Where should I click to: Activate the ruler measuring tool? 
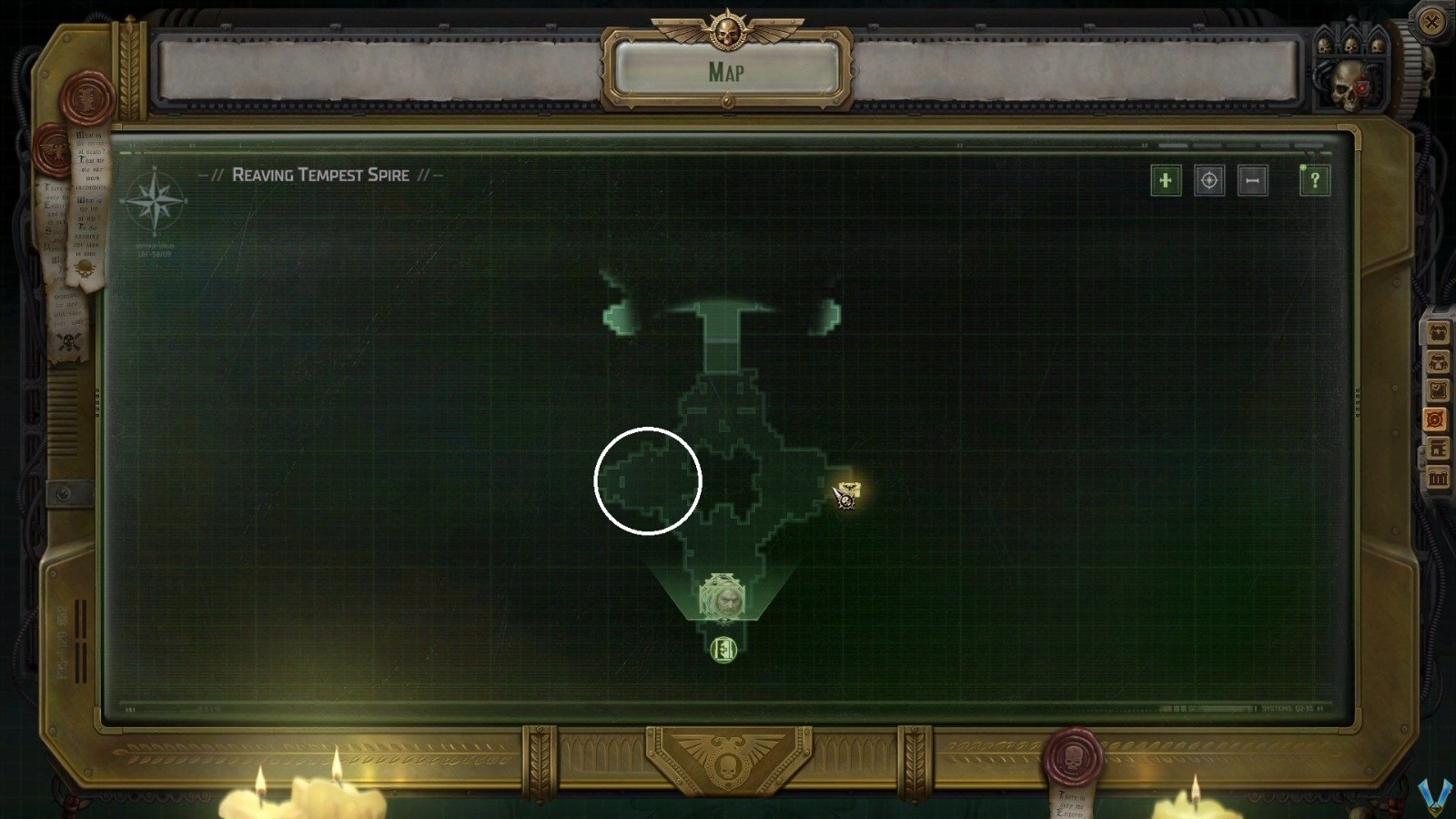tap(1250, 180)
